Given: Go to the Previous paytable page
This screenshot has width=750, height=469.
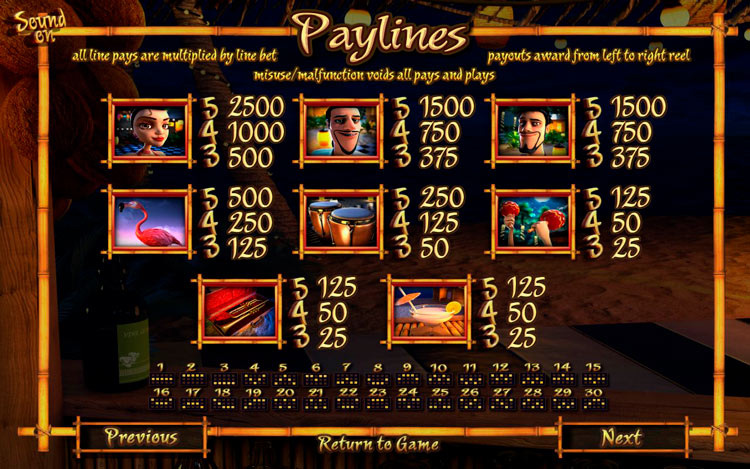Looking at the screenshot, I should [x=141, y=437].
